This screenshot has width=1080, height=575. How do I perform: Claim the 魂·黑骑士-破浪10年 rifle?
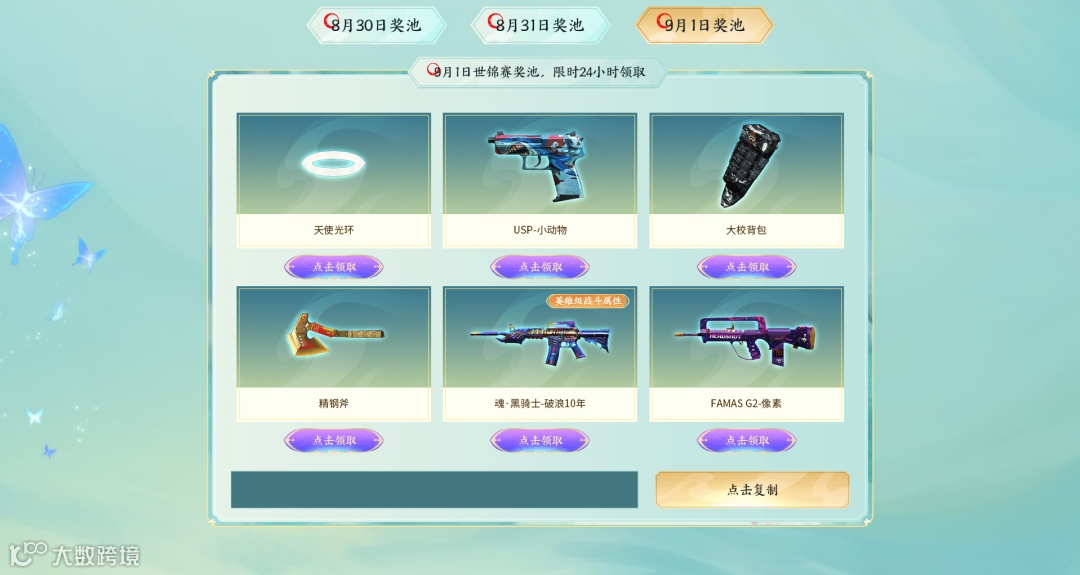coord(540,440)
